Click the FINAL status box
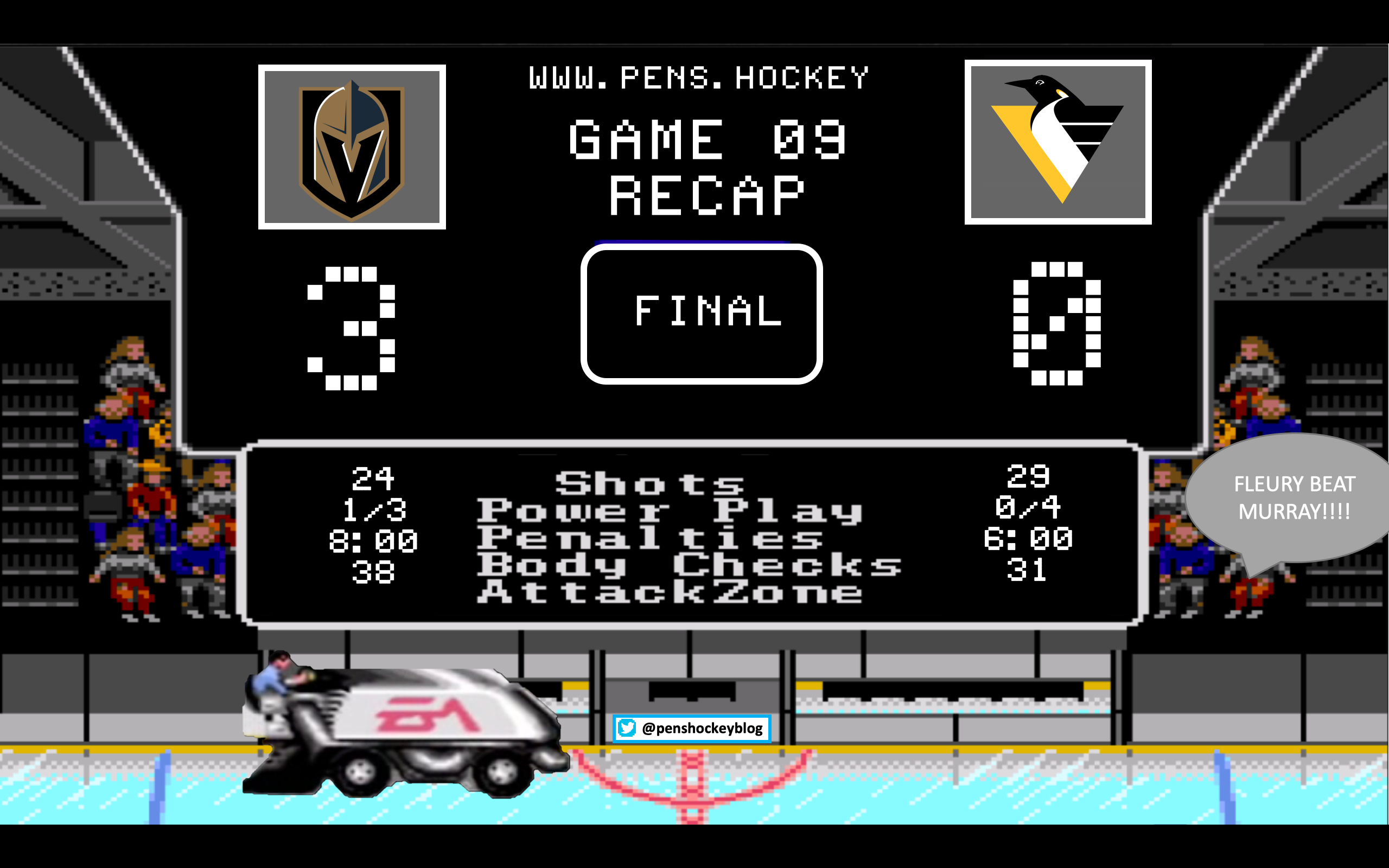1389x868 pixels. [702, 314]
